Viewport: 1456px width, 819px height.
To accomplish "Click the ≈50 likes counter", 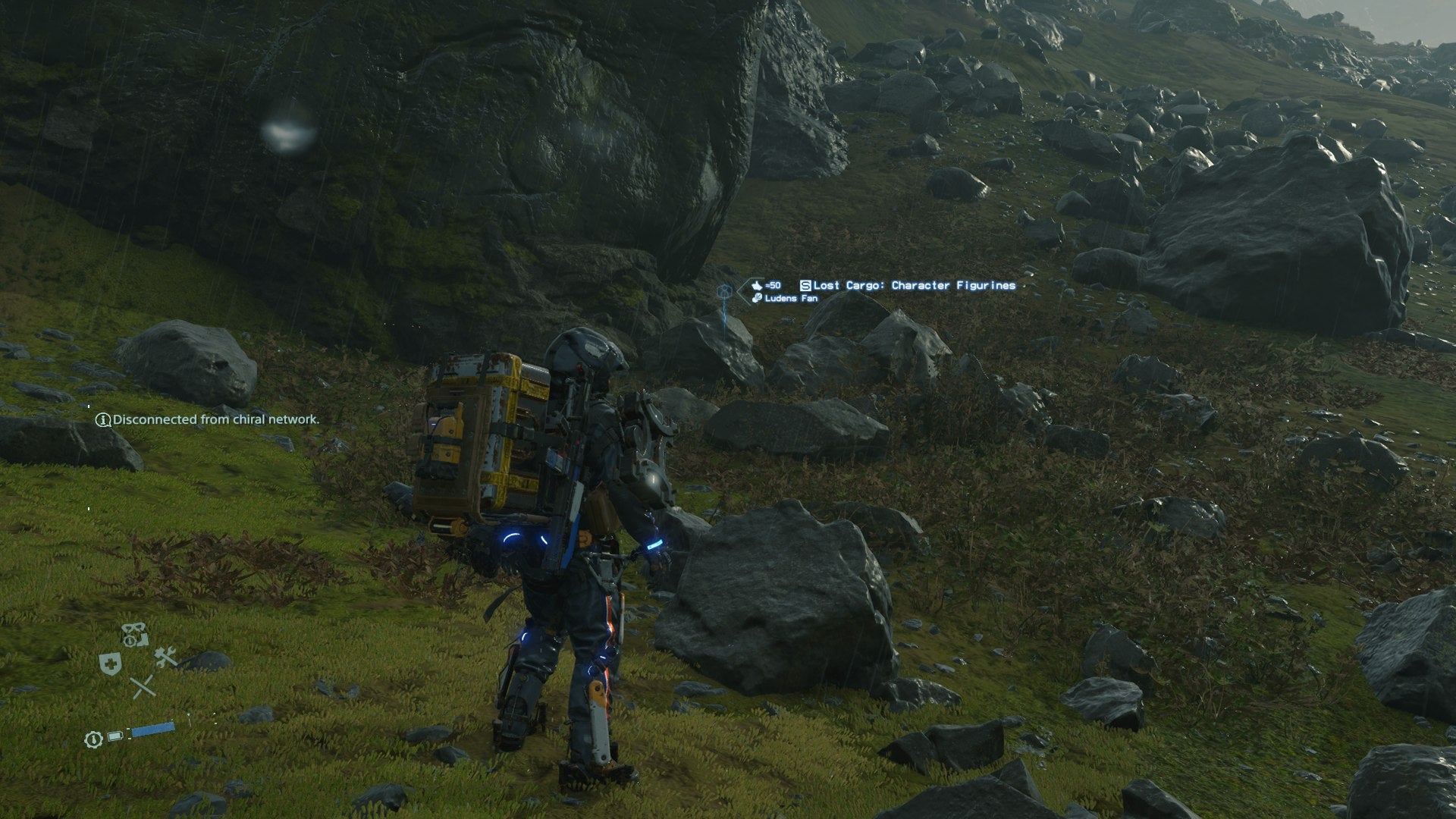I will [772, 285].
